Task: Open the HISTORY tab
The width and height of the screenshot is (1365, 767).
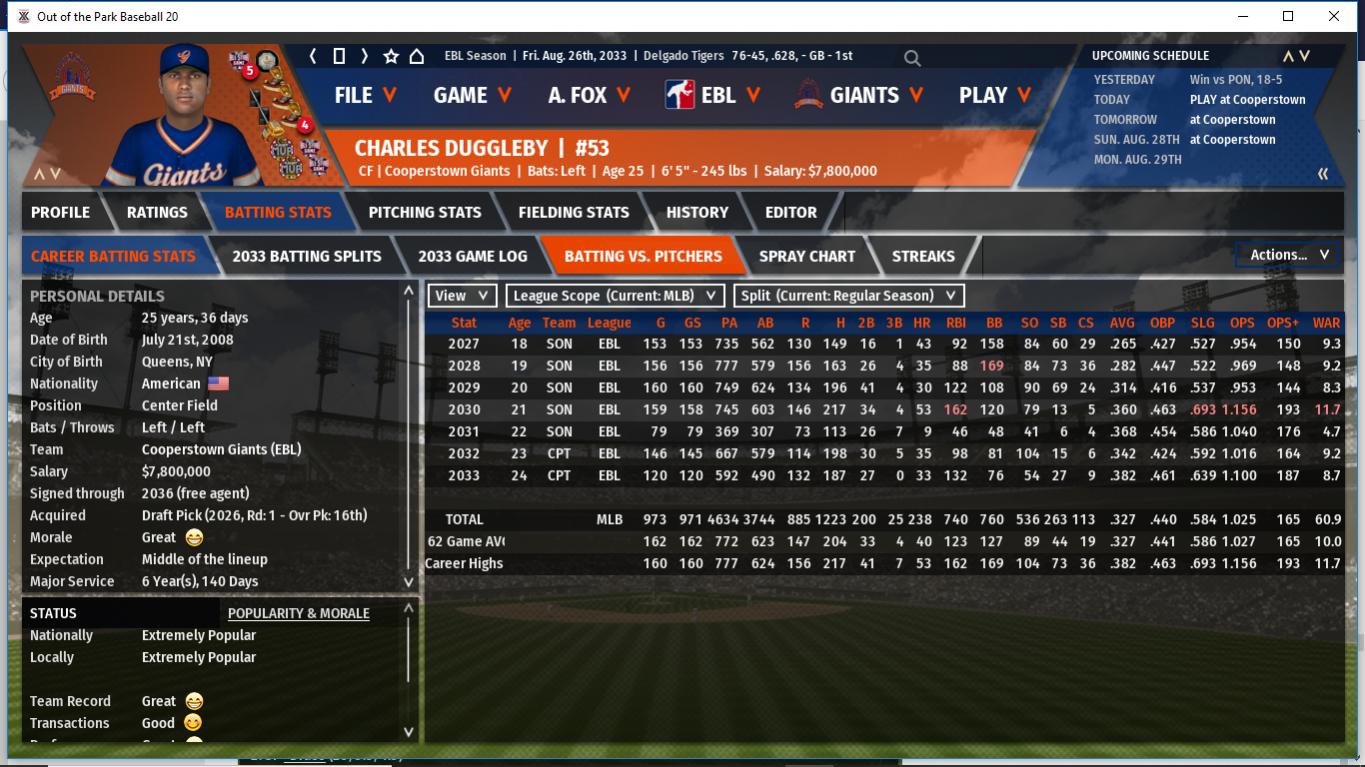Action: (697, 212)
